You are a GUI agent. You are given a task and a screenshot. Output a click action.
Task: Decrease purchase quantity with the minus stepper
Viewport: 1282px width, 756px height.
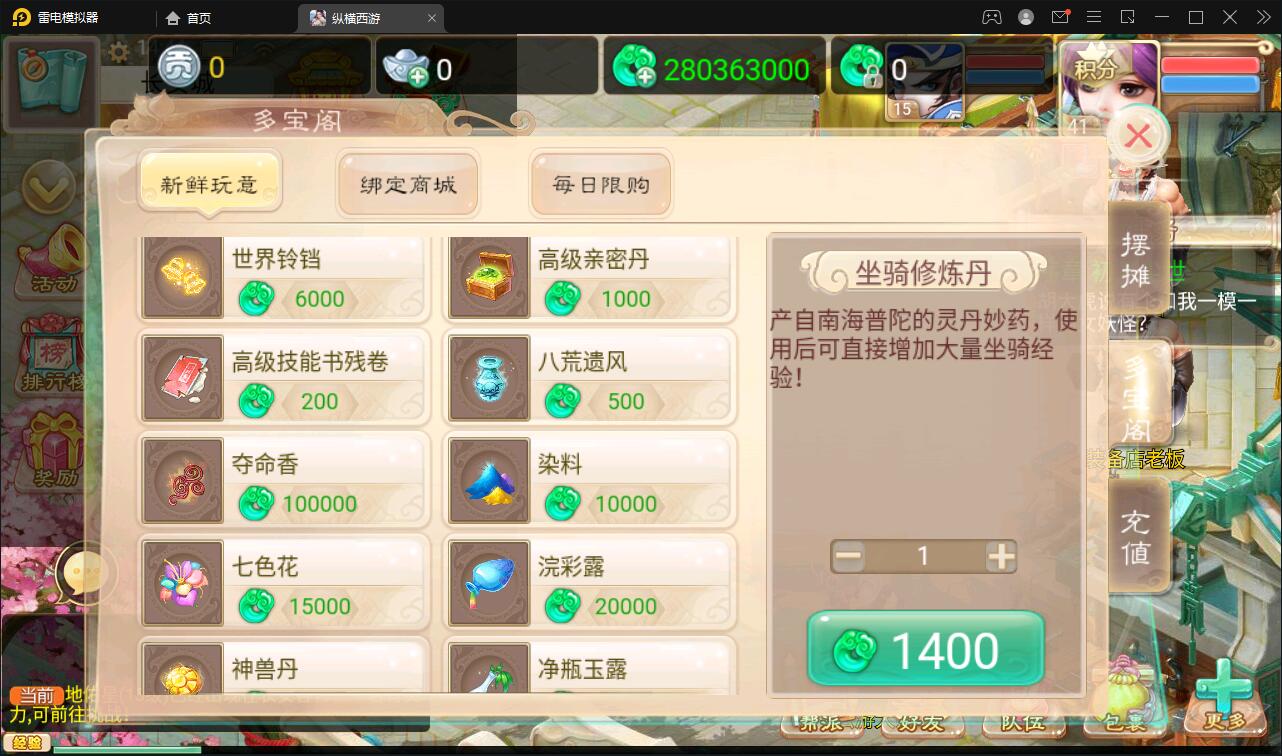pyautogui.click(x=847, y=556)
